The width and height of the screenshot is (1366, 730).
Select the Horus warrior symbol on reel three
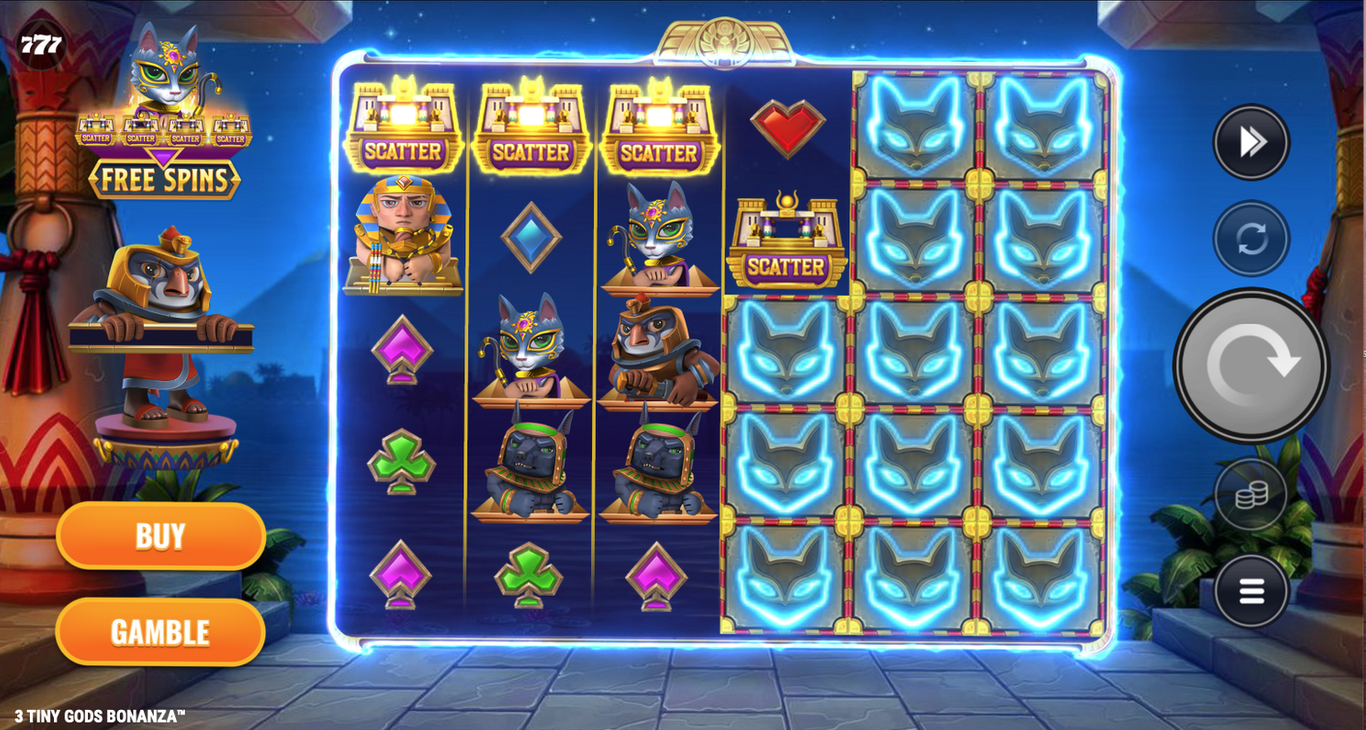pos(660,350)
